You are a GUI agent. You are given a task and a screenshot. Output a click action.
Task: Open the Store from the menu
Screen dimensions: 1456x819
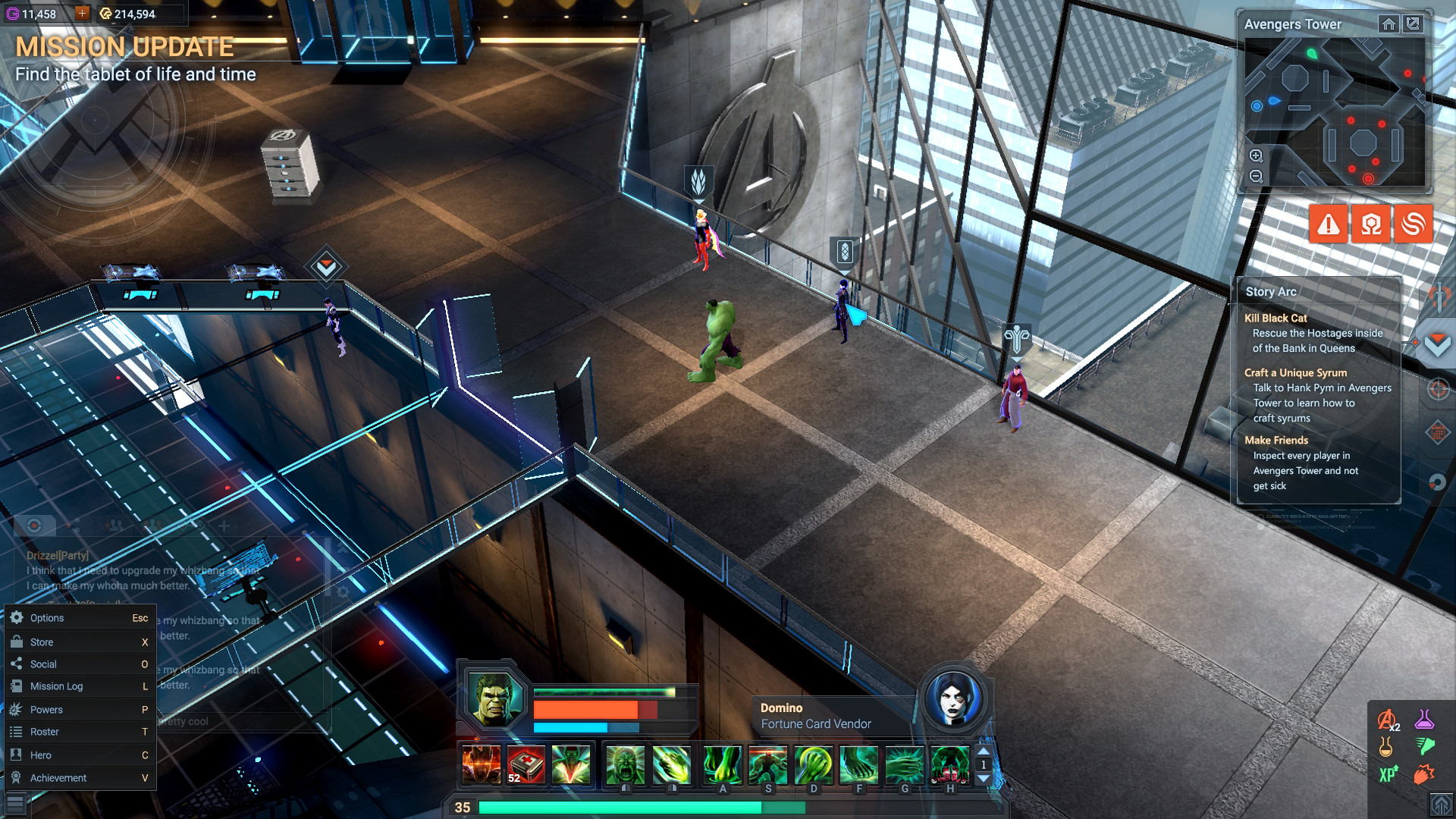point(42,642)
